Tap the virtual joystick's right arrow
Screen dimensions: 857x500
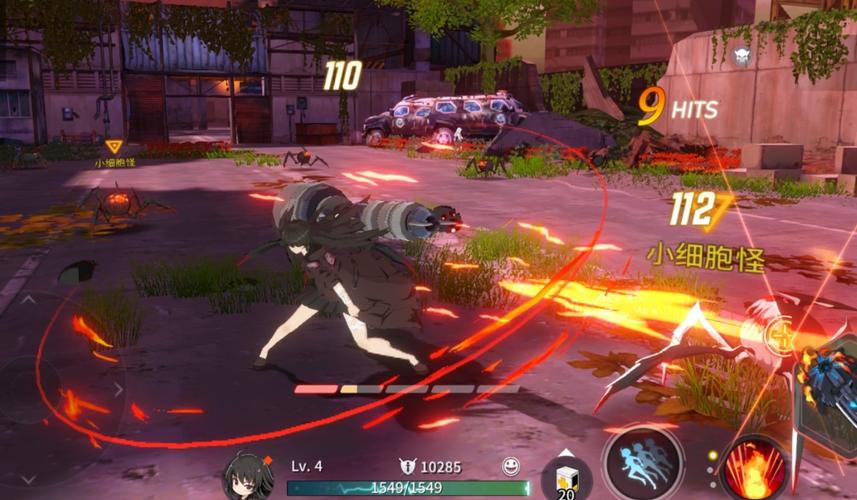[x=118, y=389]
